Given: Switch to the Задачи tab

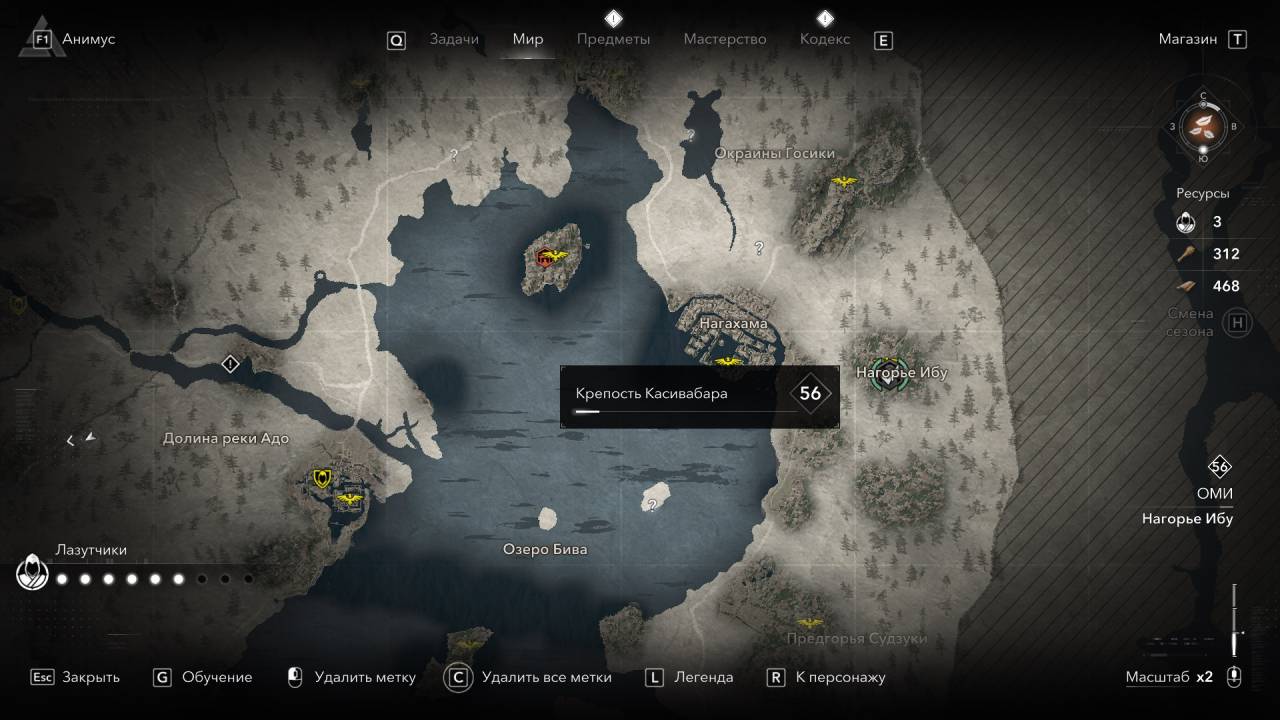Looking at the screenshot, I should coord(453,39).
